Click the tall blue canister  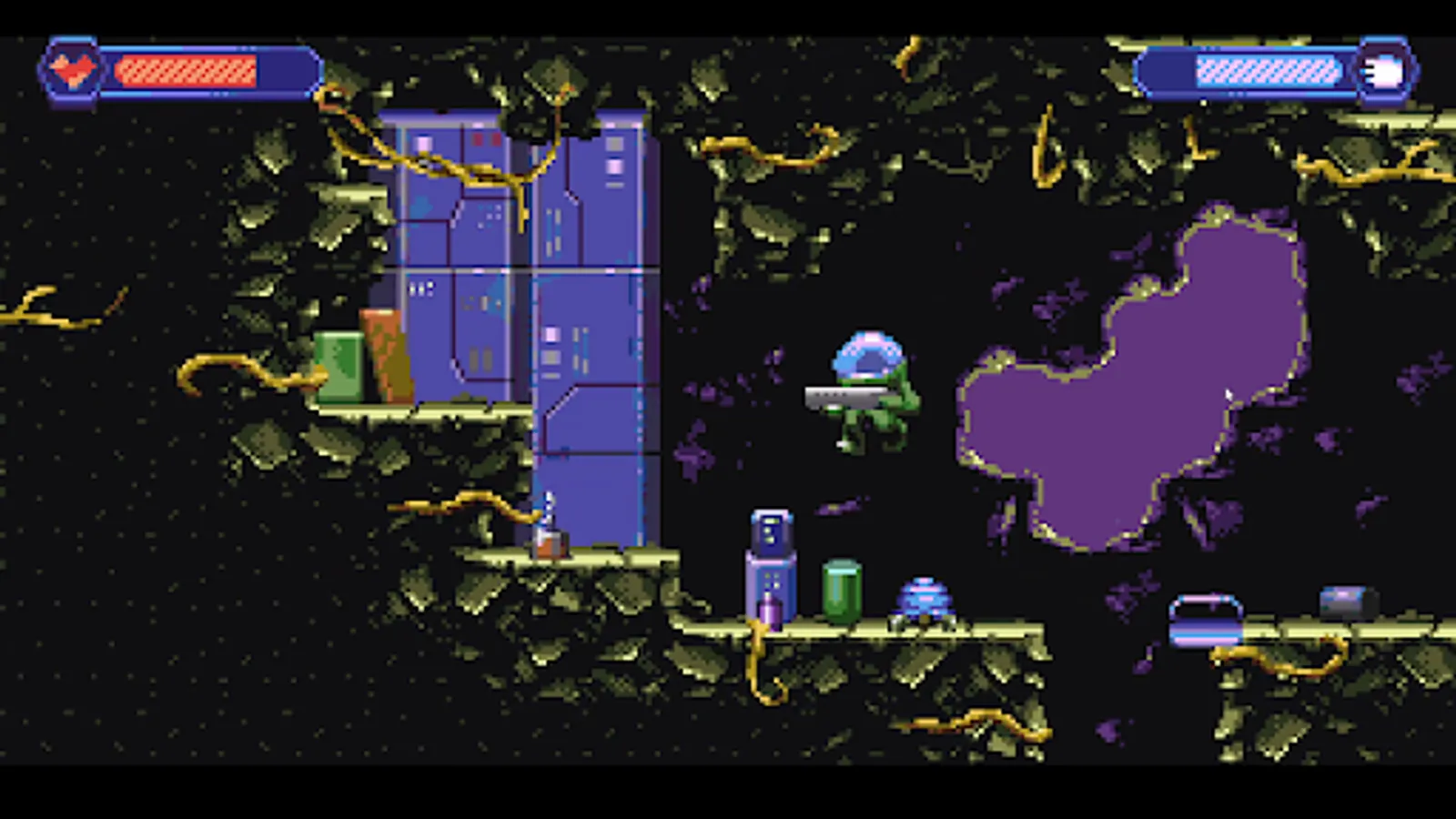point(769,564)
